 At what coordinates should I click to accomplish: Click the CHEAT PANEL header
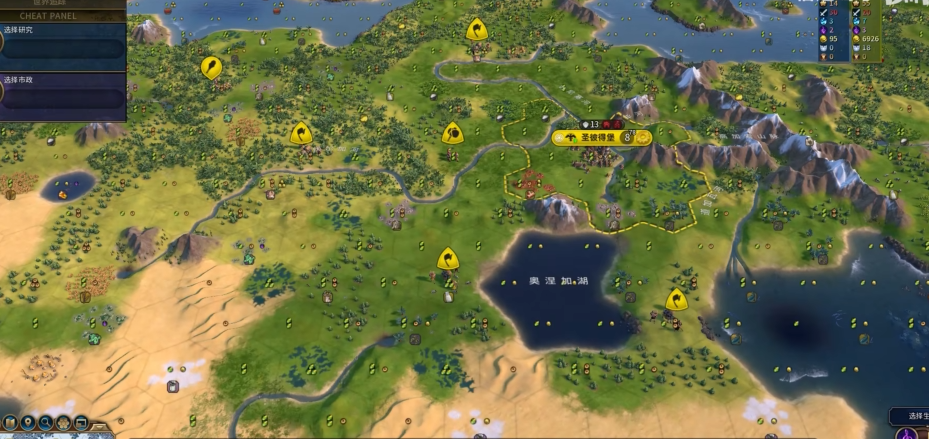62,16
